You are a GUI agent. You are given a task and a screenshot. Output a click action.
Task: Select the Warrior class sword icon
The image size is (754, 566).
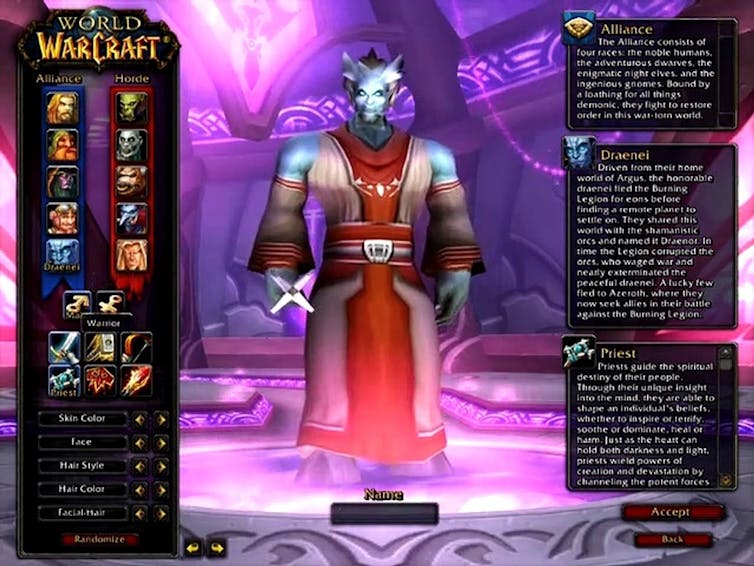pyautogui.click(x=63, y=347)
